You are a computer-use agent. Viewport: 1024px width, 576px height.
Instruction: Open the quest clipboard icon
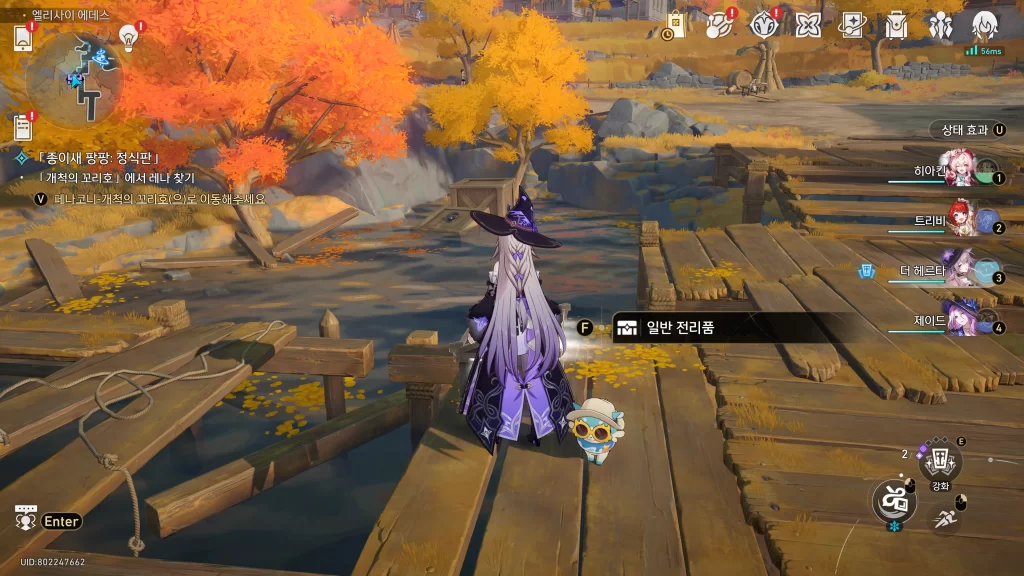coord(23,127)
